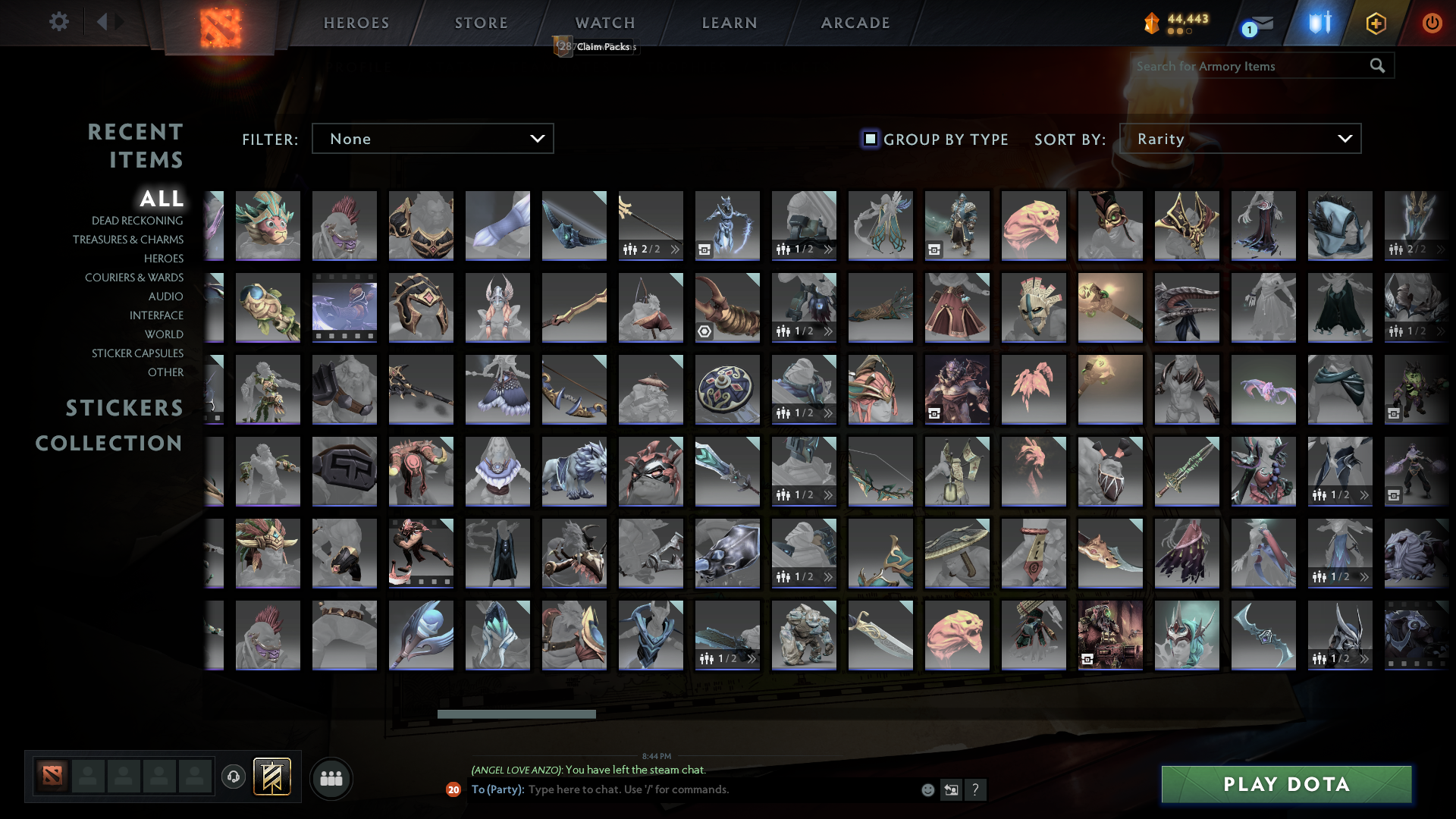This screenshot has height=819, width=1456.
Task: Toggle the Group By Type checkbox
Action: tap(869, 139)
